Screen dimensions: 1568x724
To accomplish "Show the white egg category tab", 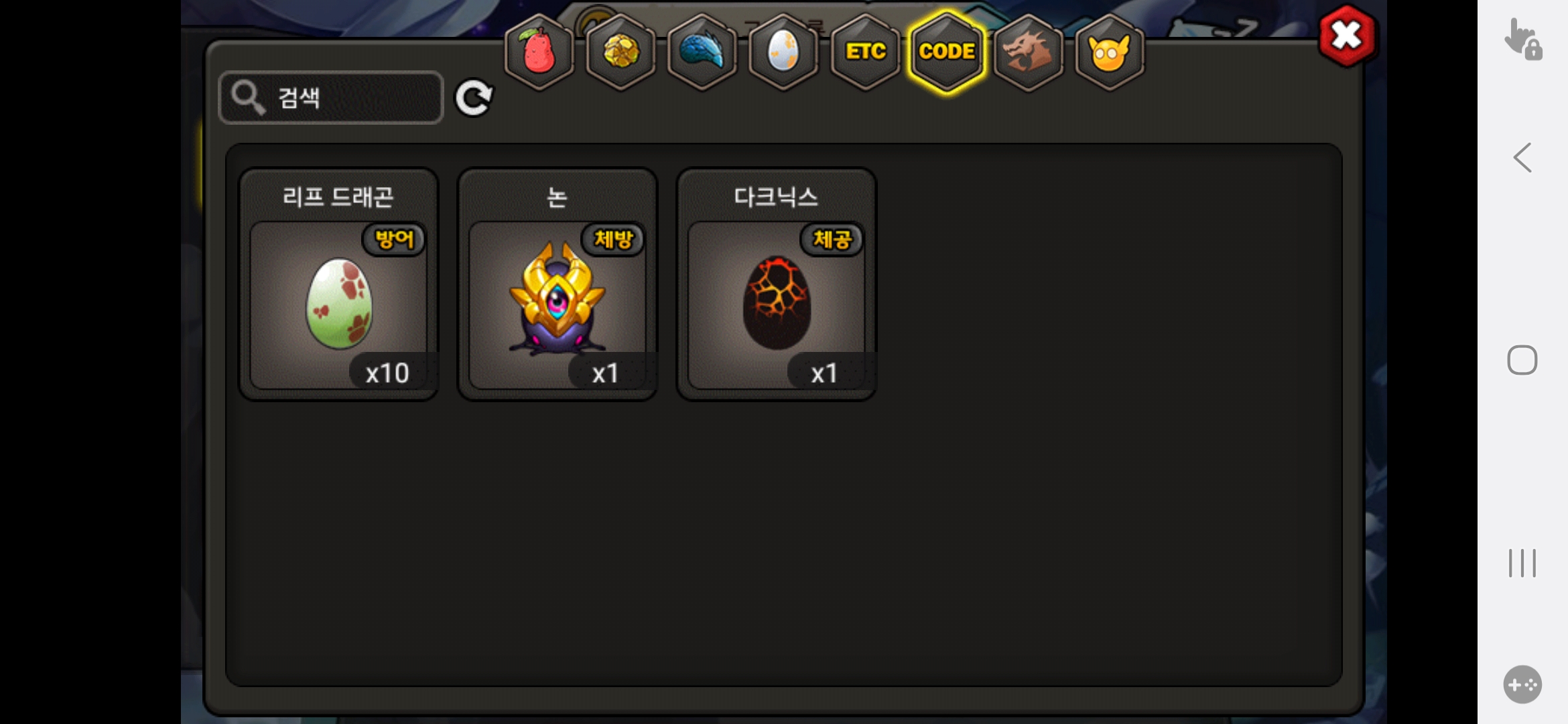I will [x=783, y=52].
